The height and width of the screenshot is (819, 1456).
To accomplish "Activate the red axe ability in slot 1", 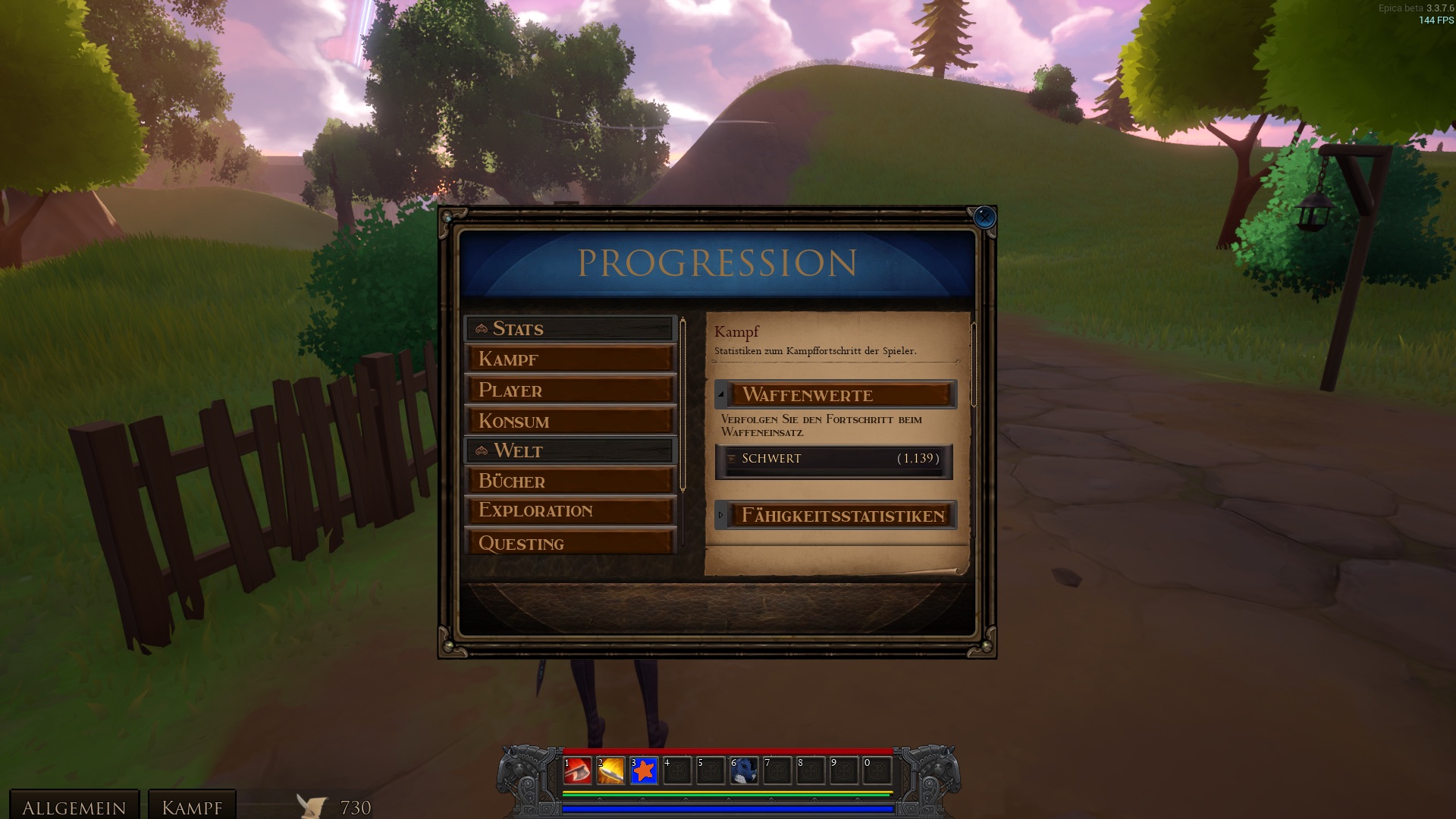I will click(578, 771).
